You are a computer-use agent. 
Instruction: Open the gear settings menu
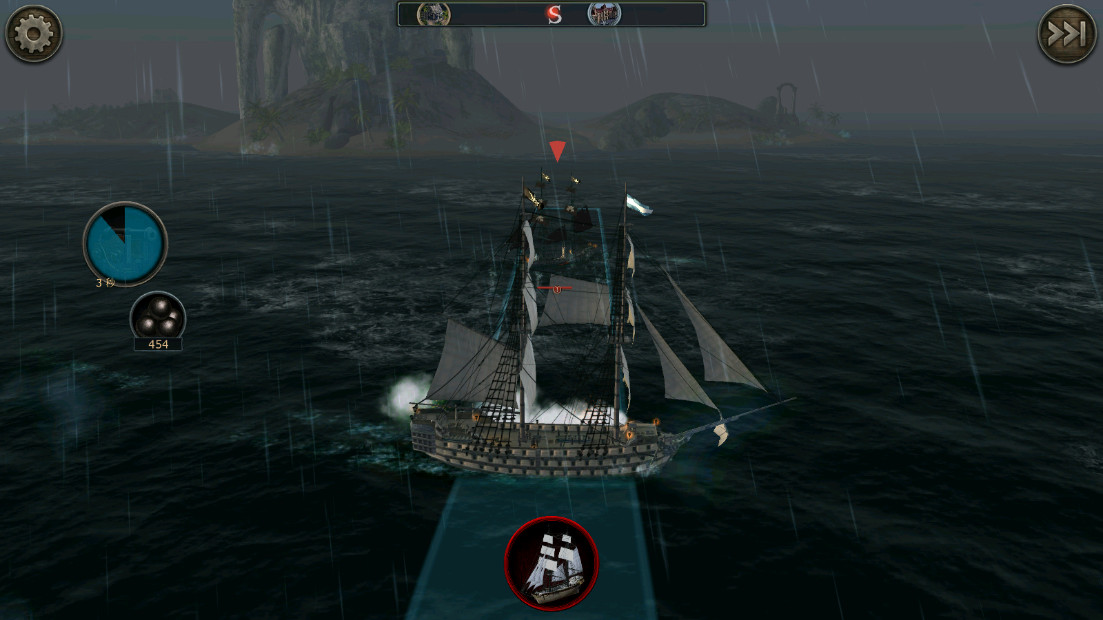click(34, 34)
